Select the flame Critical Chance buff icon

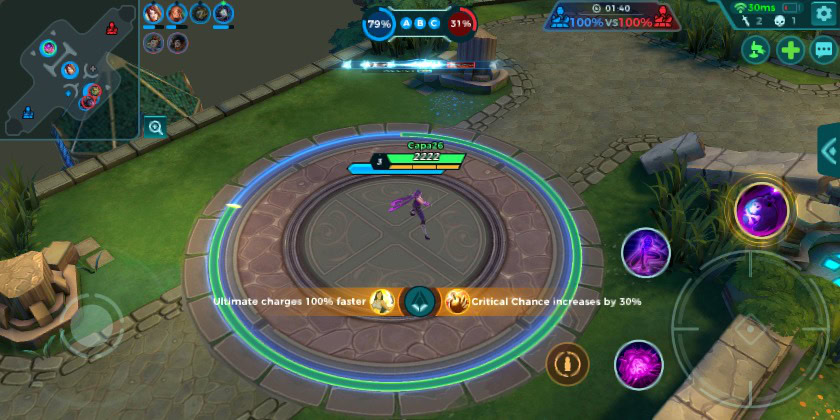click(x=457, y=300)
